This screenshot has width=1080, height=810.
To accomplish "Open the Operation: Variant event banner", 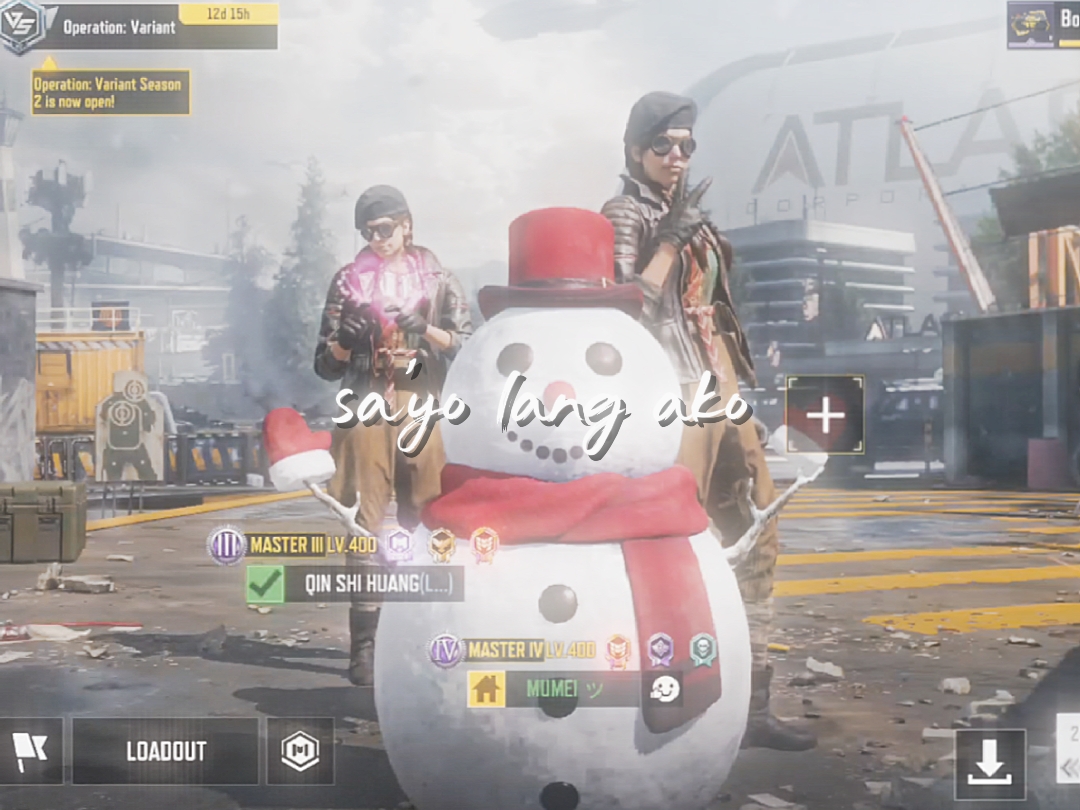I will (x=150, y=27).
